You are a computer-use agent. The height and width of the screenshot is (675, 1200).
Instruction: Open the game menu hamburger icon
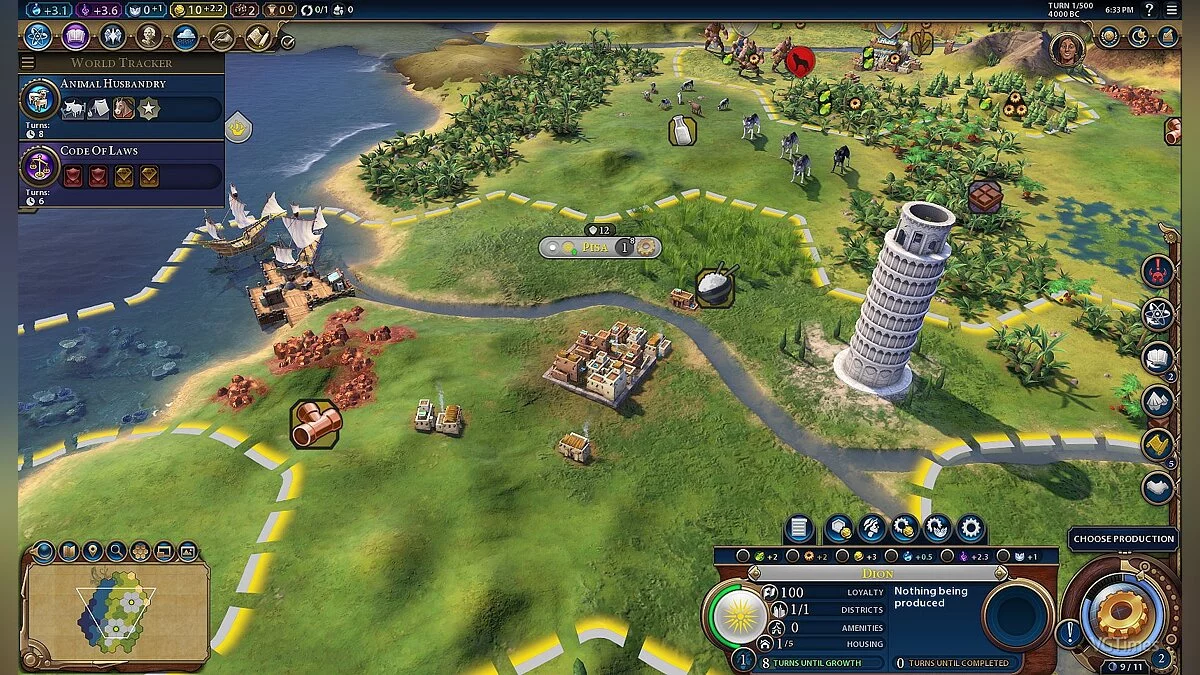[1172, 10]
